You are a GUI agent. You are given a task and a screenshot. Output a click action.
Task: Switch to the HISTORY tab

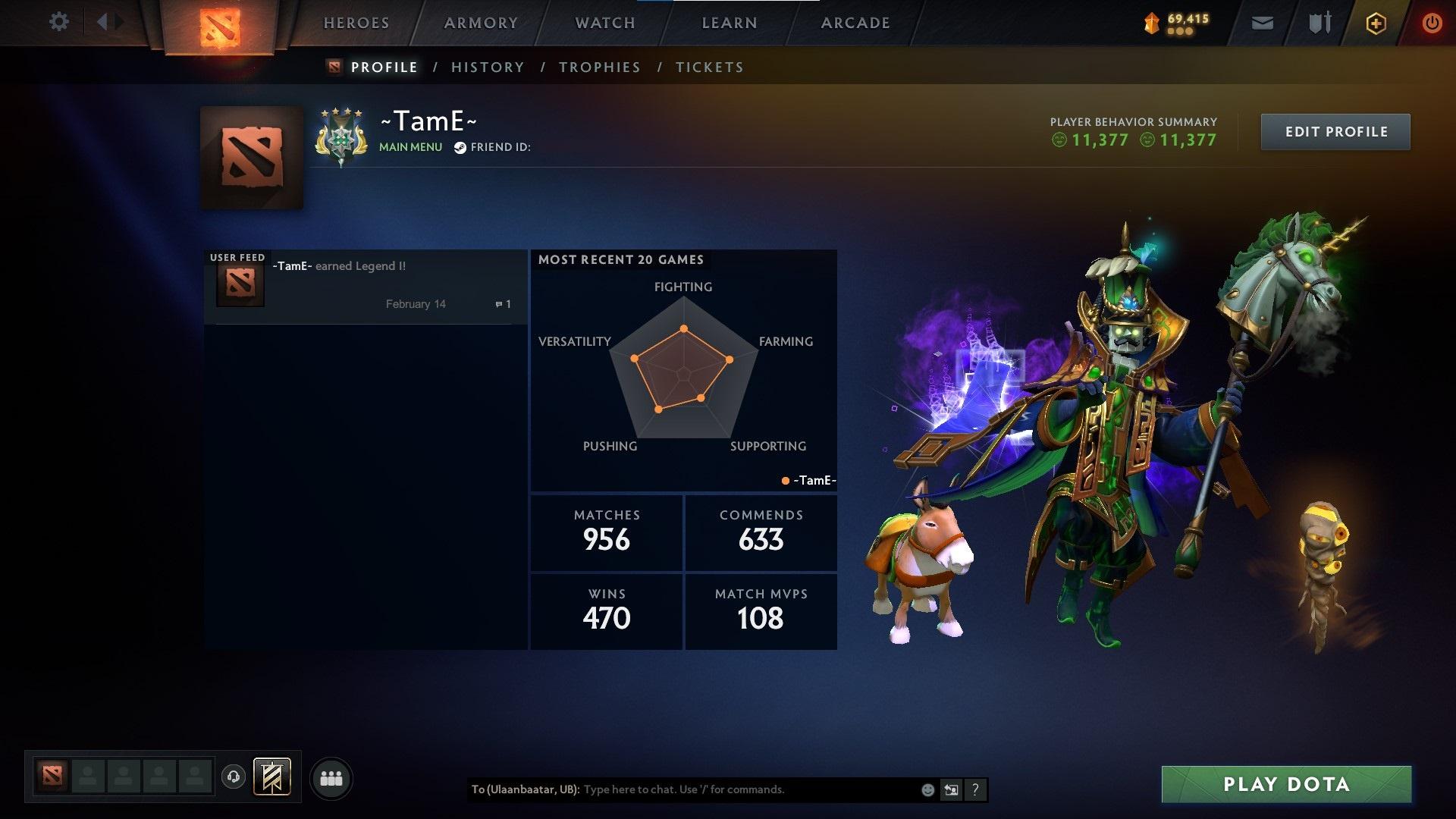click(488, 67)
